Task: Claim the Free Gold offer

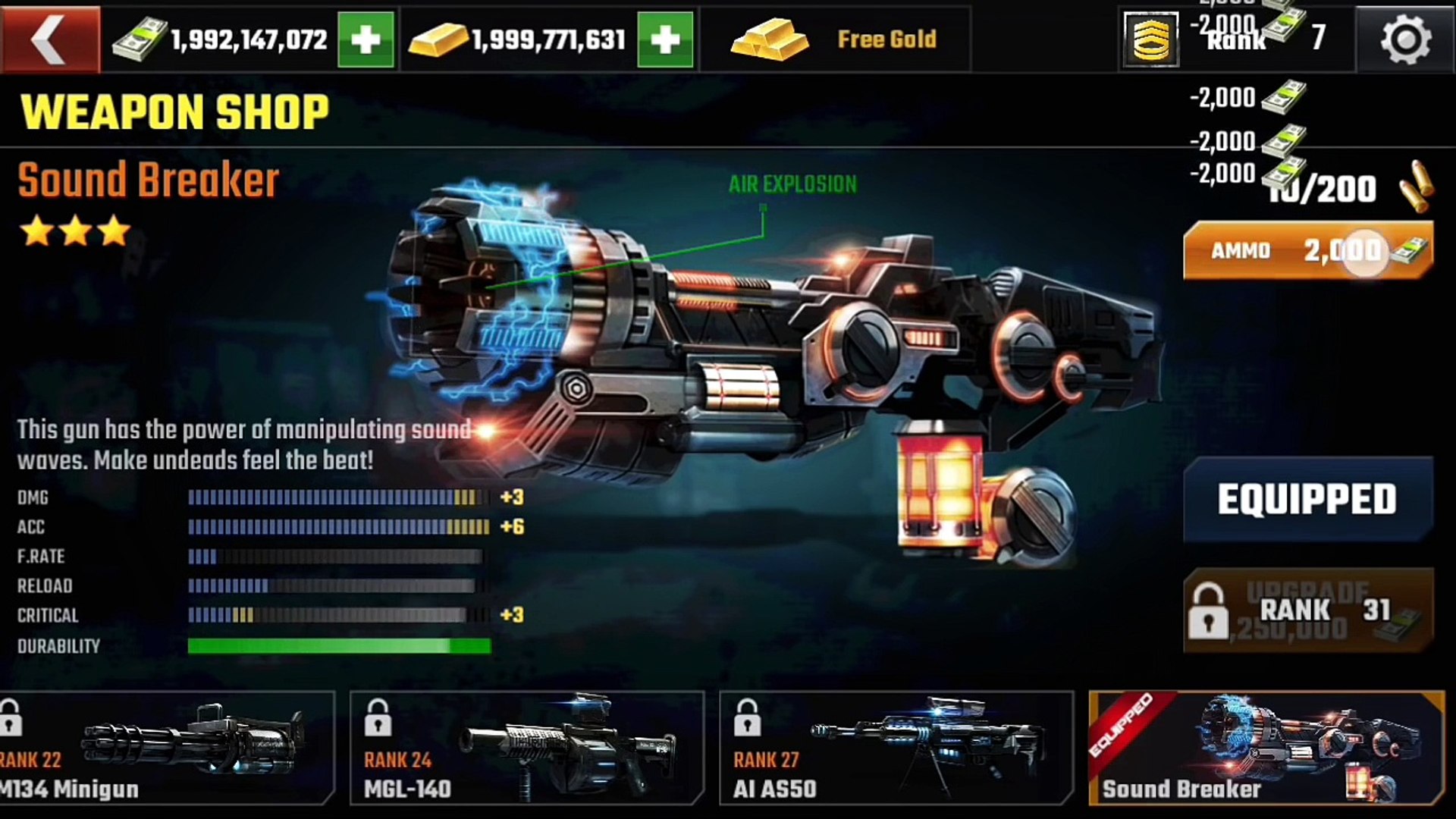Action: click(835, 39)
